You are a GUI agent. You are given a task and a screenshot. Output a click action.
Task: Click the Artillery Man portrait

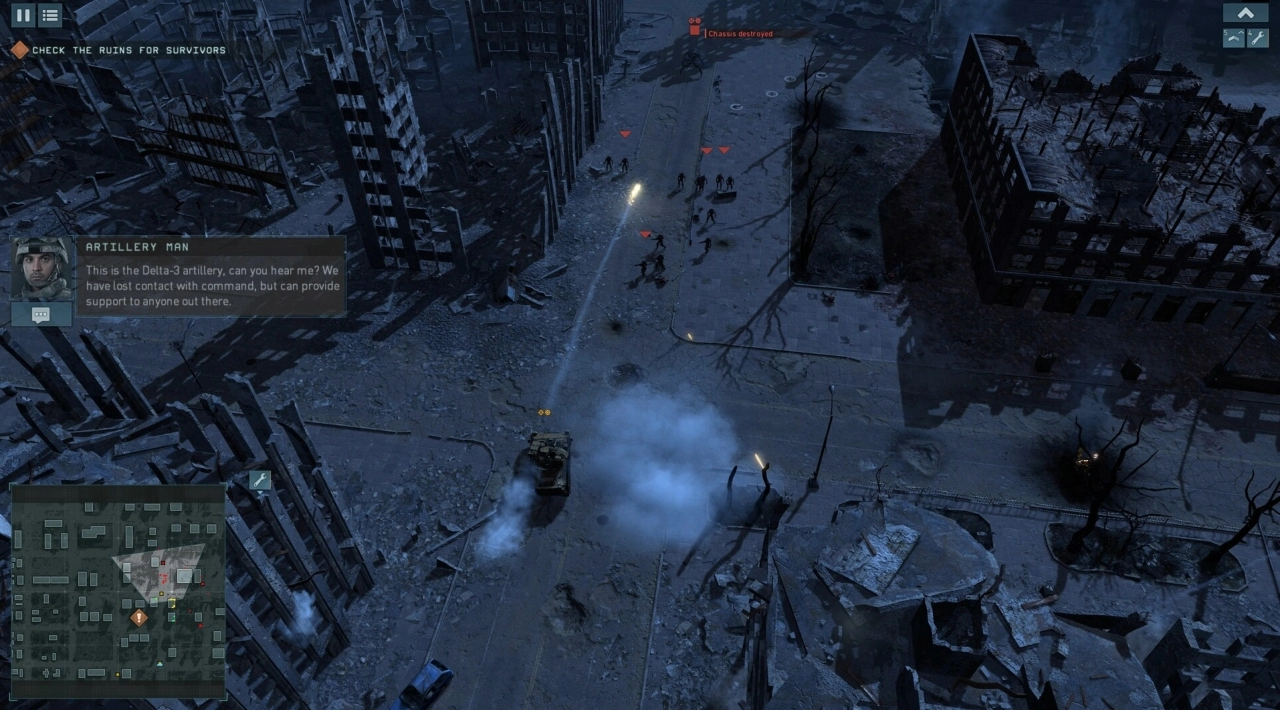42,268
